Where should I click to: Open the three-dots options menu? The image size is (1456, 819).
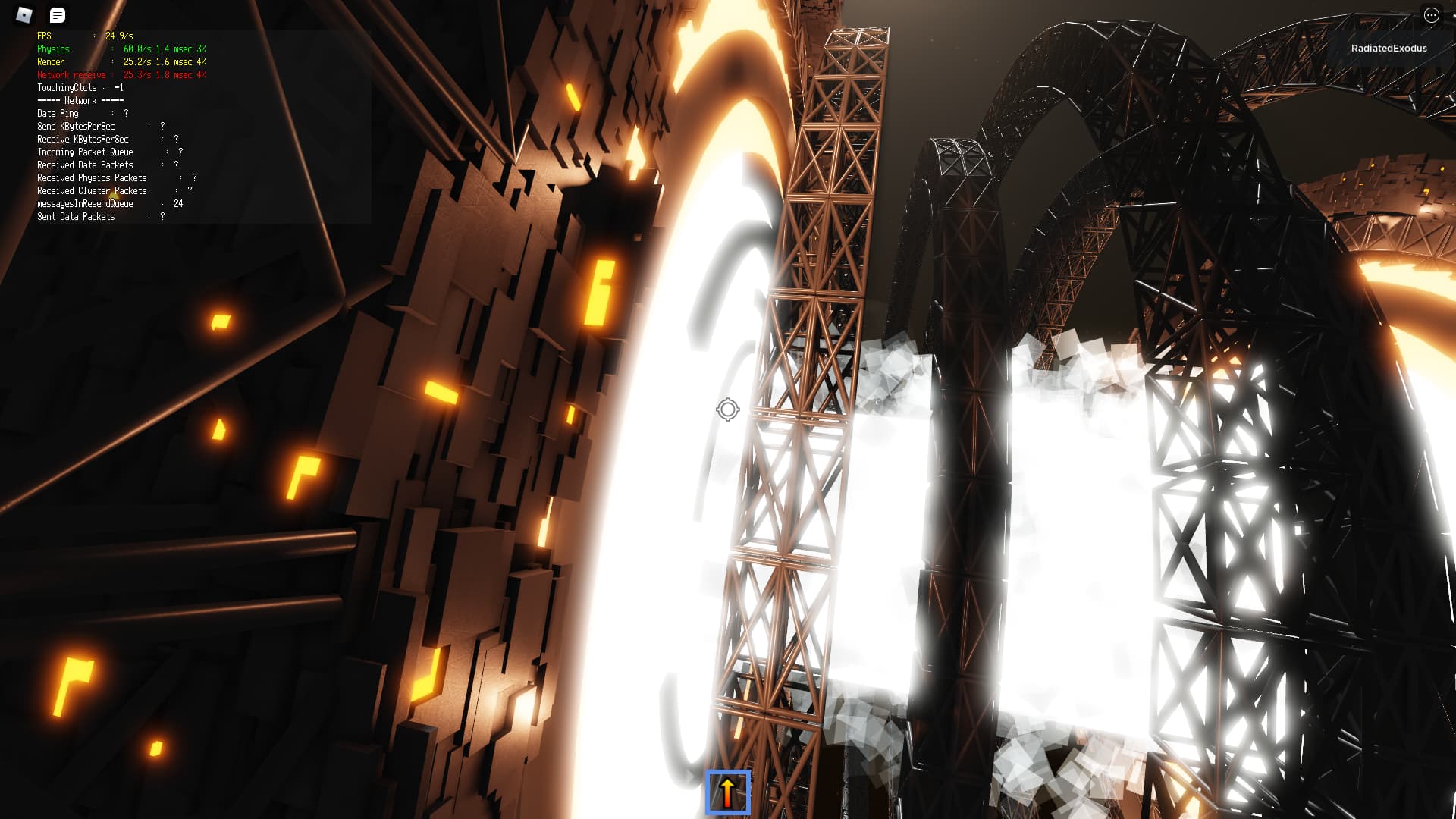pyautogui.click(x=1431, y=15)
